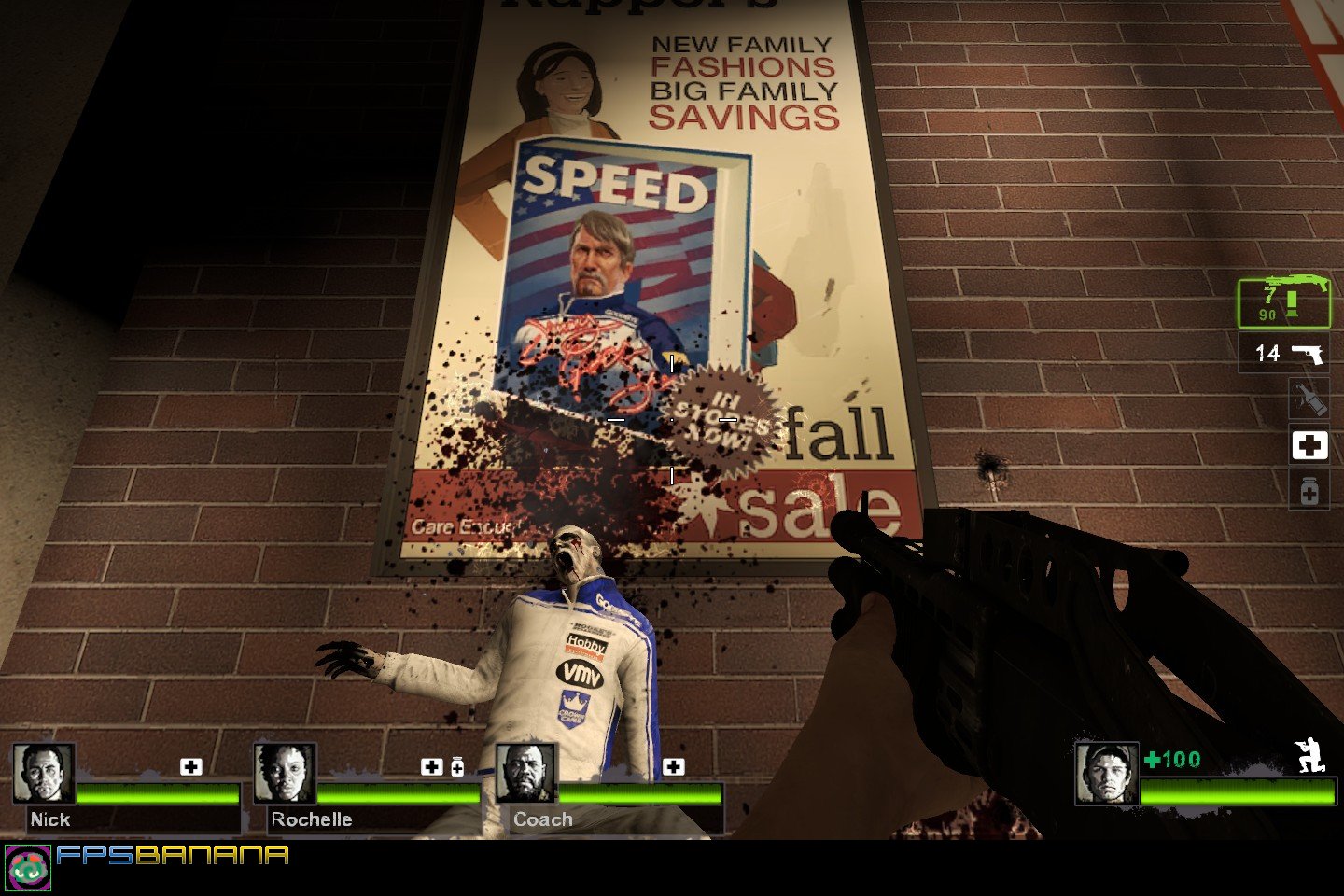Click the shotgun ammo counter showing 7/90
The height and width of the screenshot is (896, 1344).
[x=1269, y=301]
